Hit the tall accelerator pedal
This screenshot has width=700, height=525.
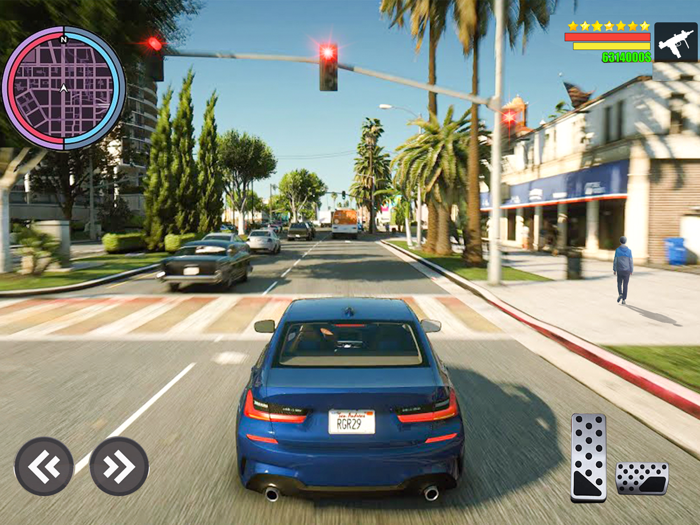click(588, 456)
